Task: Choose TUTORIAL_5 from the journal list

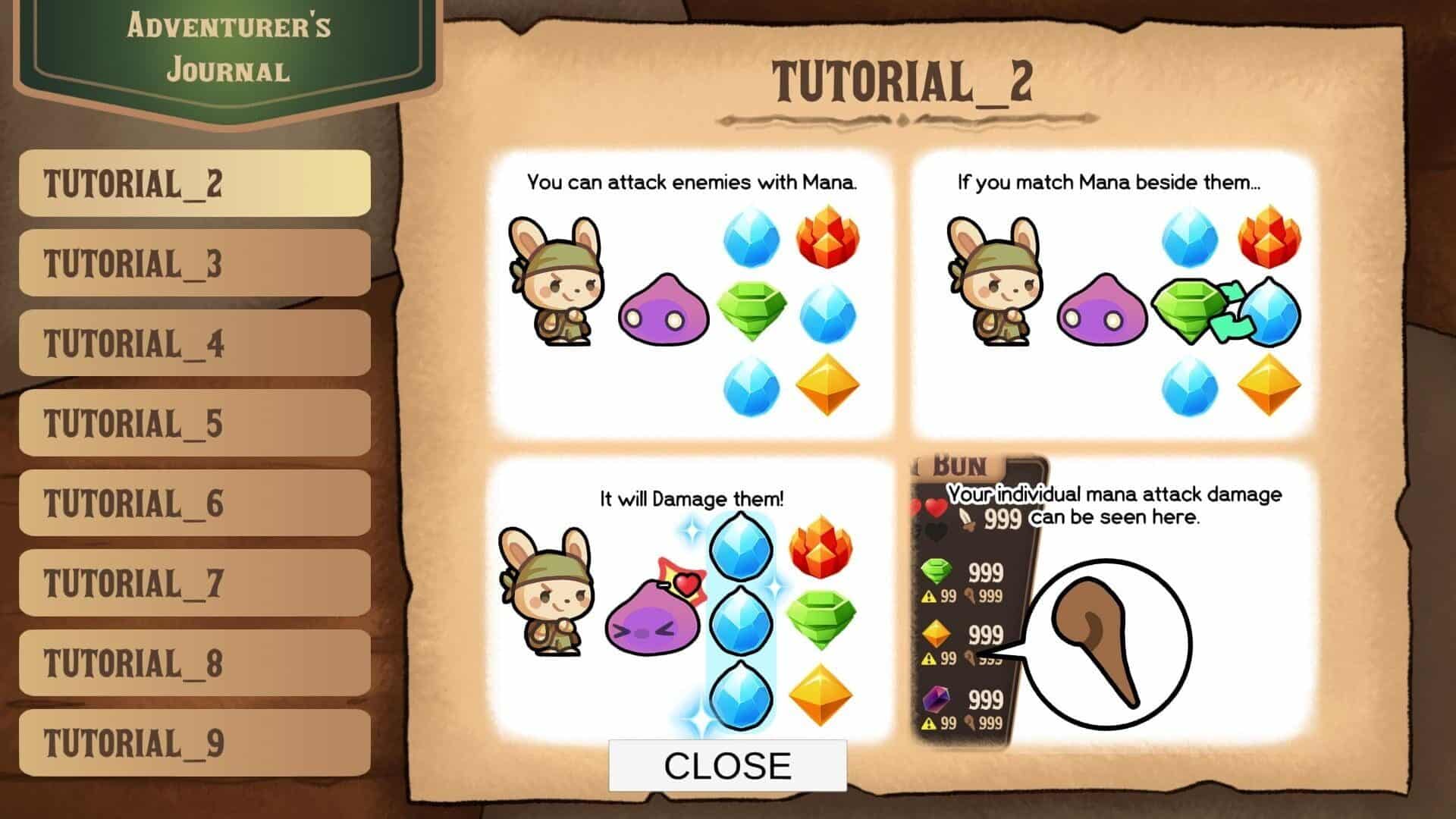Action: [x=194, y=423]
